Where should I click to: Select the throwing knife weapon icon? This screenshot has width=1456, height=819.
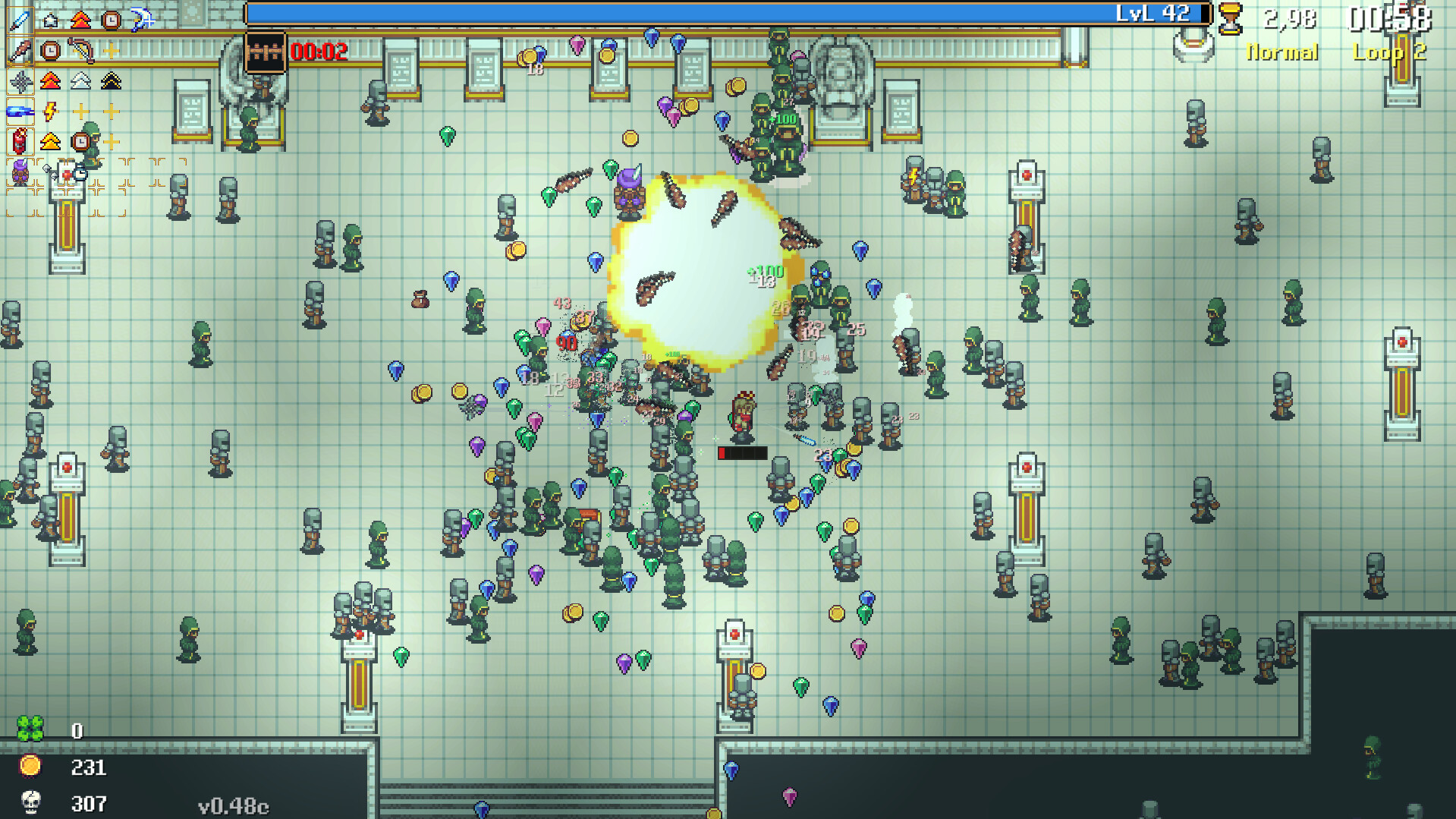point(19,51)
